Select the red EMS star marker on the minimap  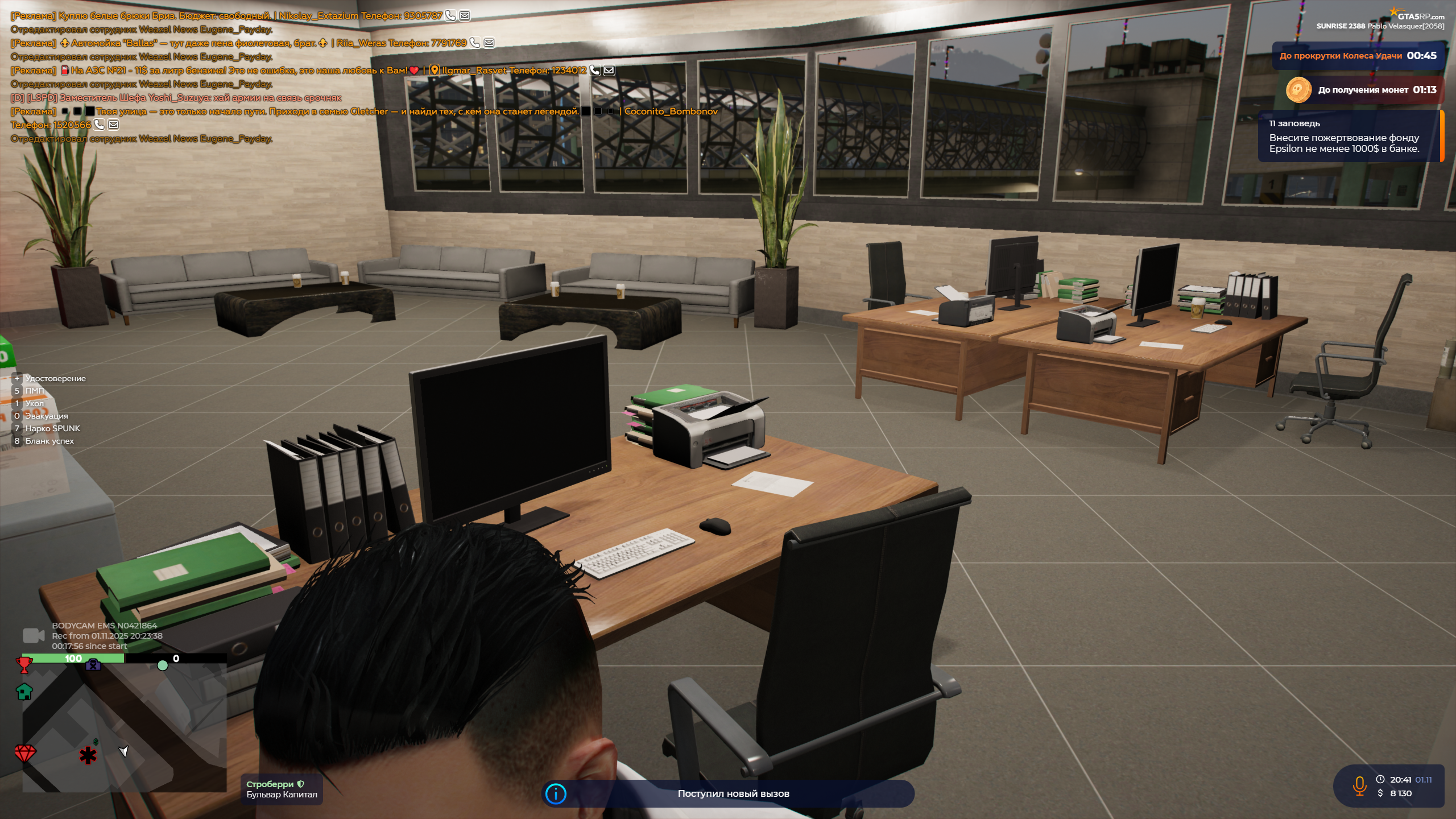(x=87, y=754)
